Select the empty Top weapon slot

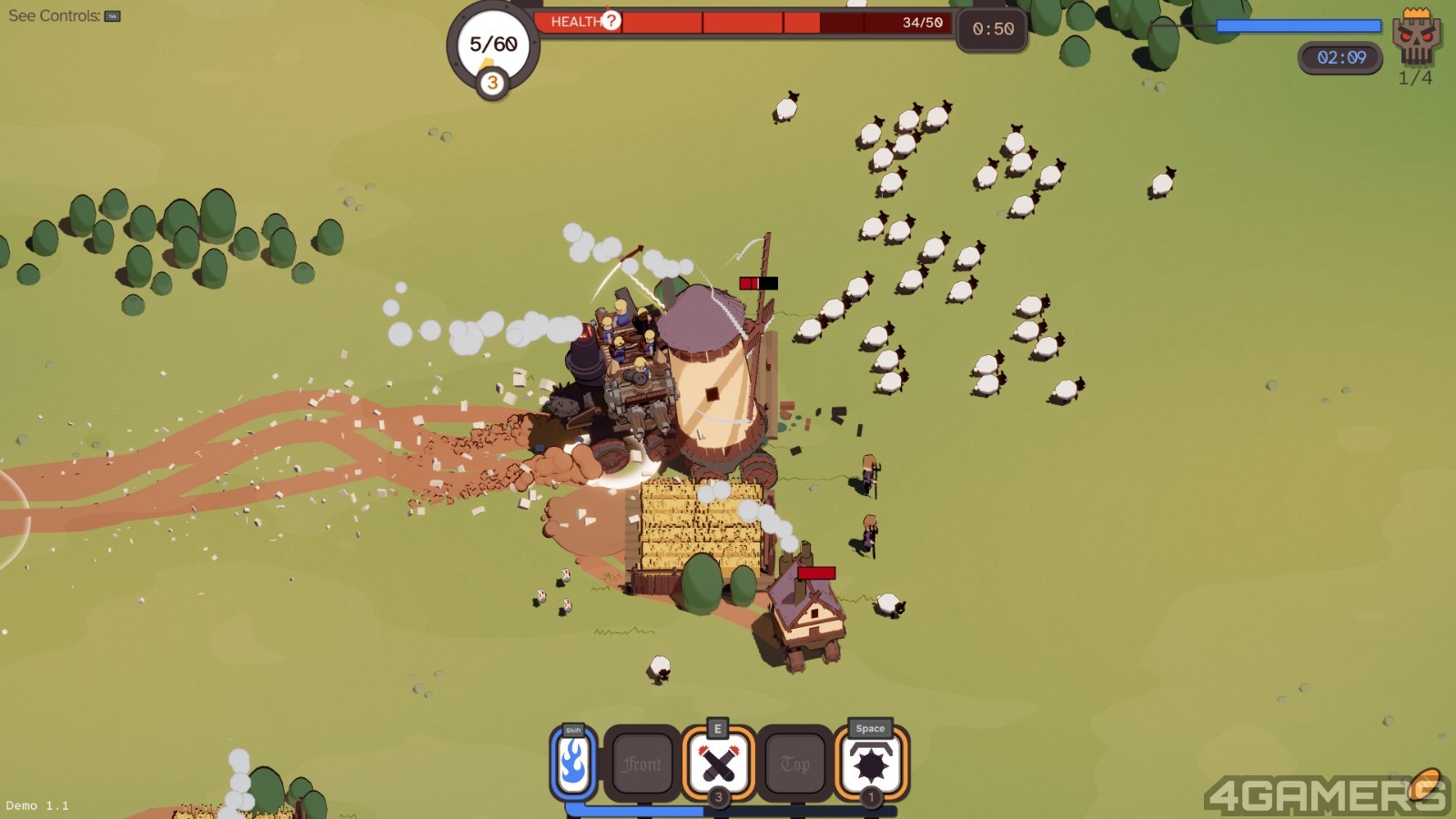794,764
